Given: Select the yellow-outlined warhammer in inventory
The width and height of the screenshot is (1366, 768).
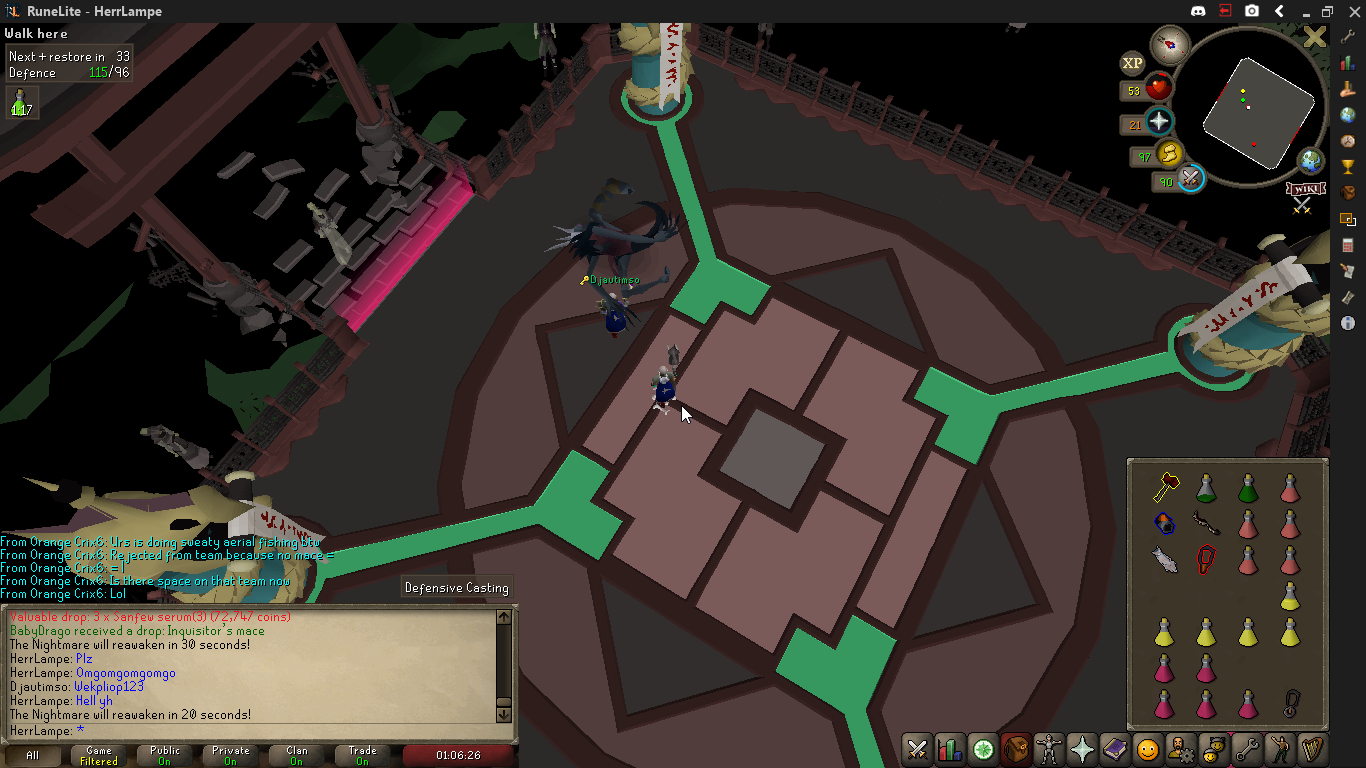Looking at the screenshot, I should point(1165,487).
